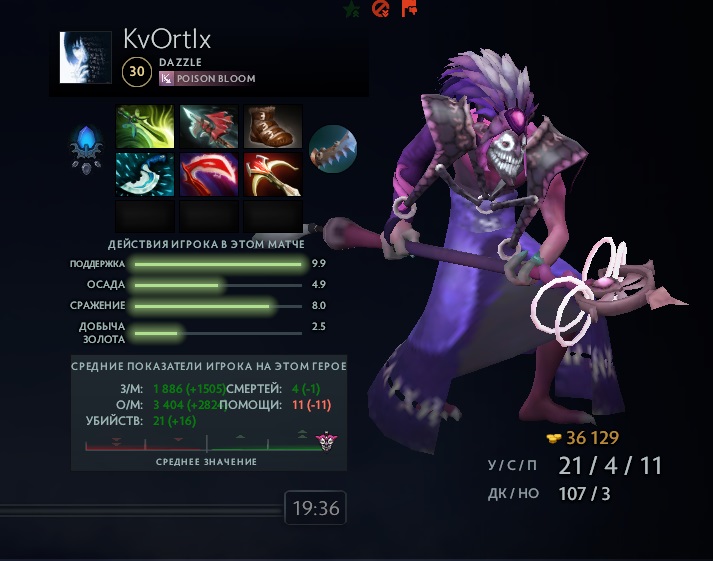713x561 pixels.
Task: Click the orange circular slash icon
Action: pyautogui.click(x=380, y=9)
